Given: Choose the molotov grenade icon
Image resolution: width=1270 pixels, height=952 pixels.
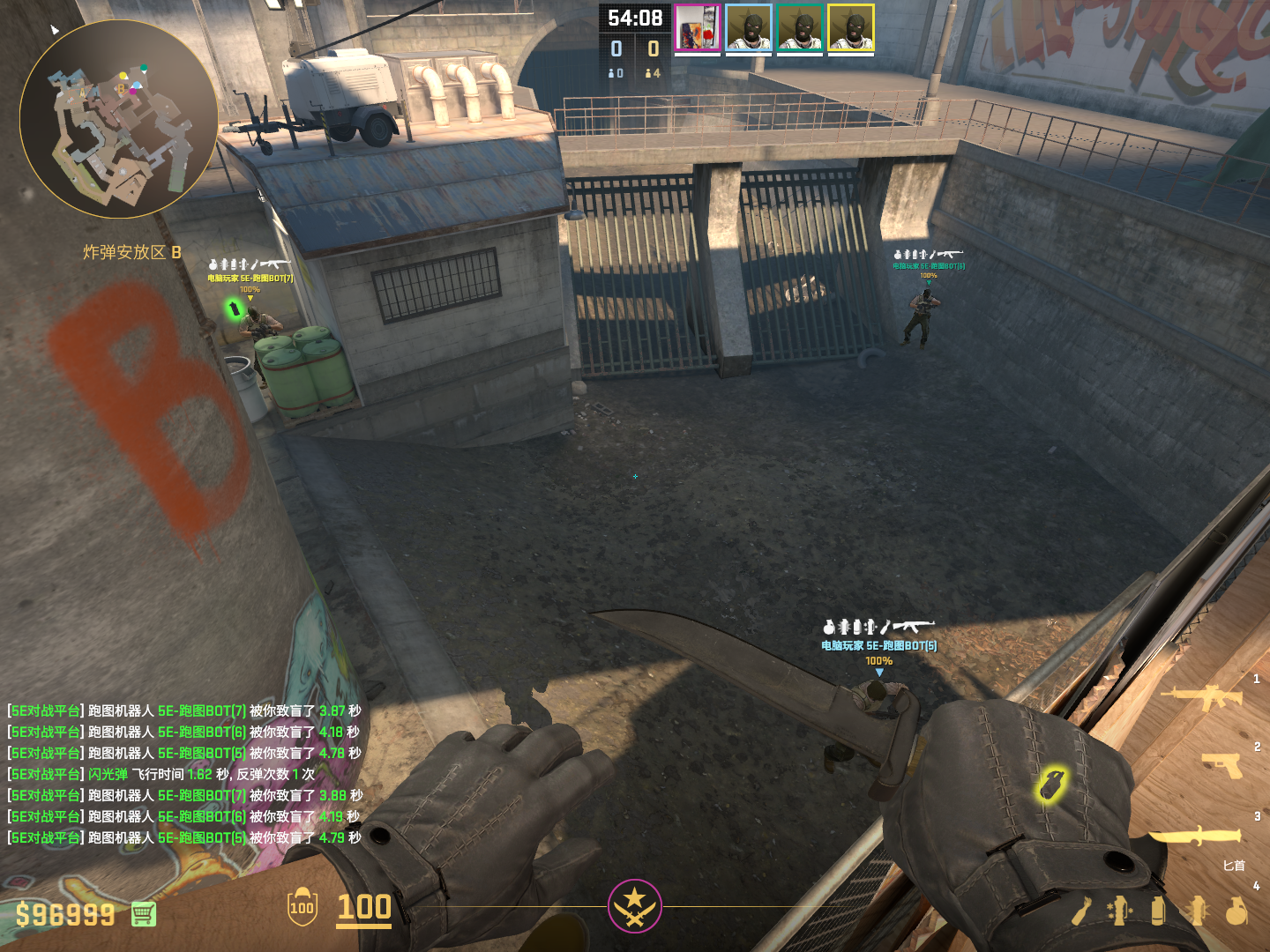Looking at the screenshot, I should (1082, 911).
